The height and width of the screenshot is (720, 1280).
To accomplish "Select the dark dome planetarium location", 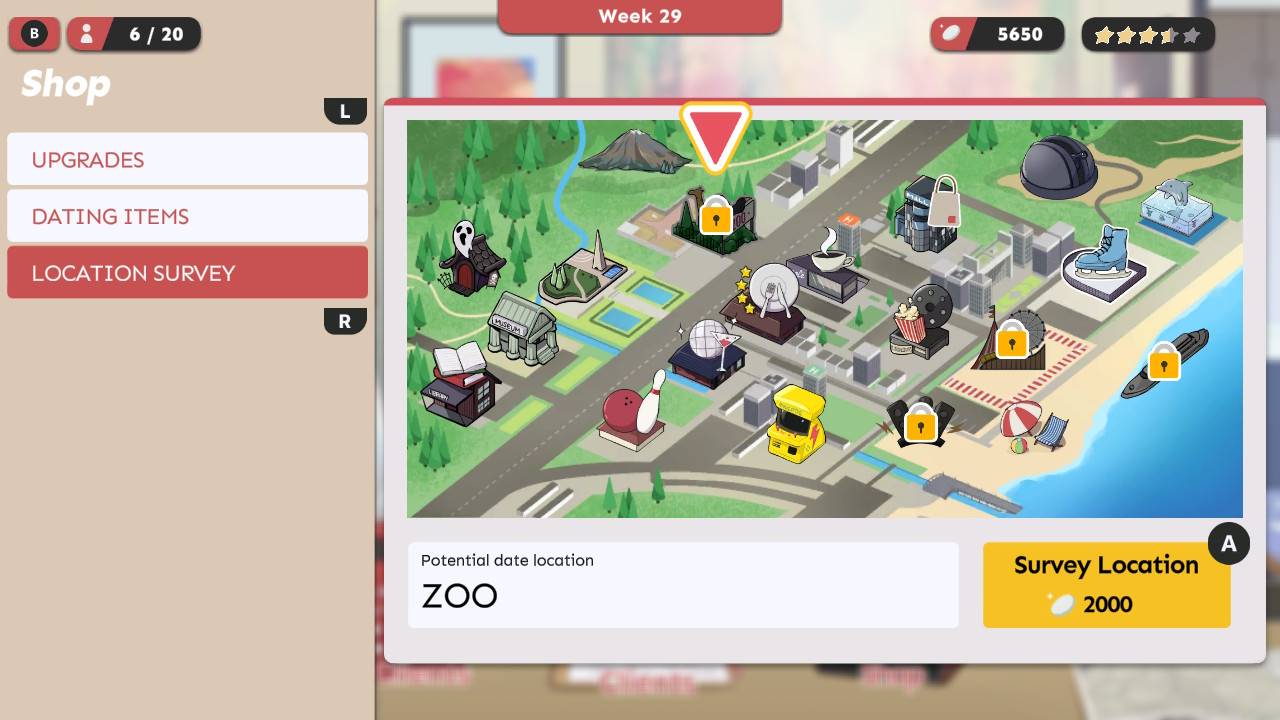I will point(1059,167).
